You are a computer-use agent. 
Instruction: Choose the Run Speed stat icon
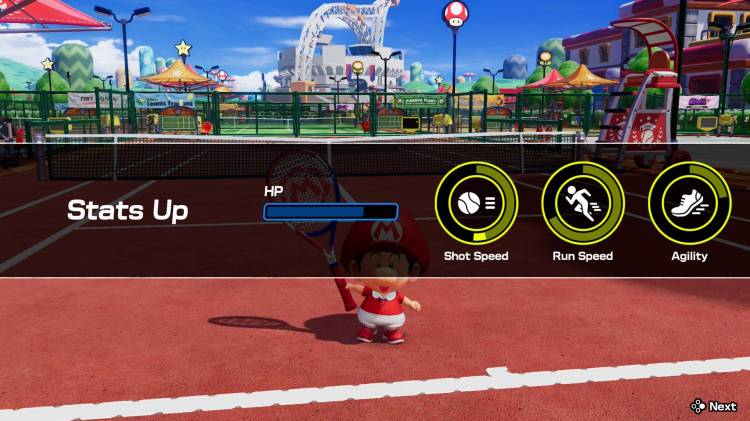tap(582, 203)
